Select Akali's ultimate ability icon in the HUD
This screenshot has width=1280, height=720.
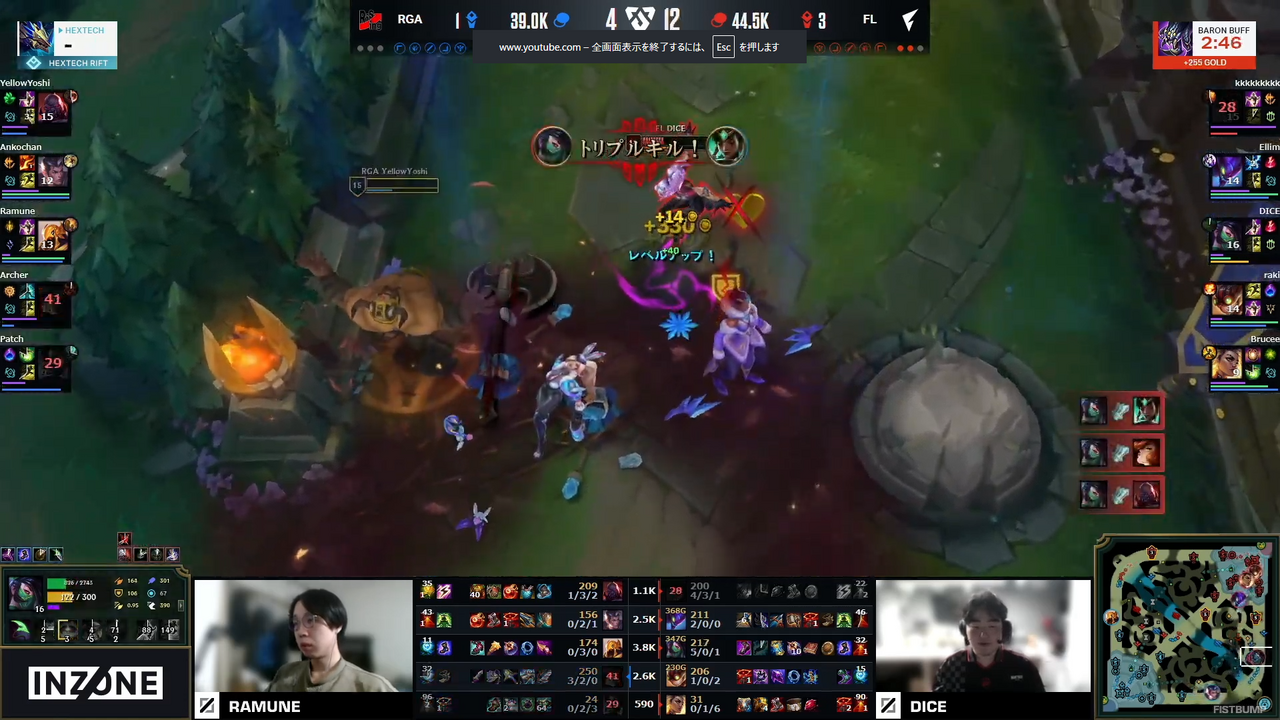116,631
